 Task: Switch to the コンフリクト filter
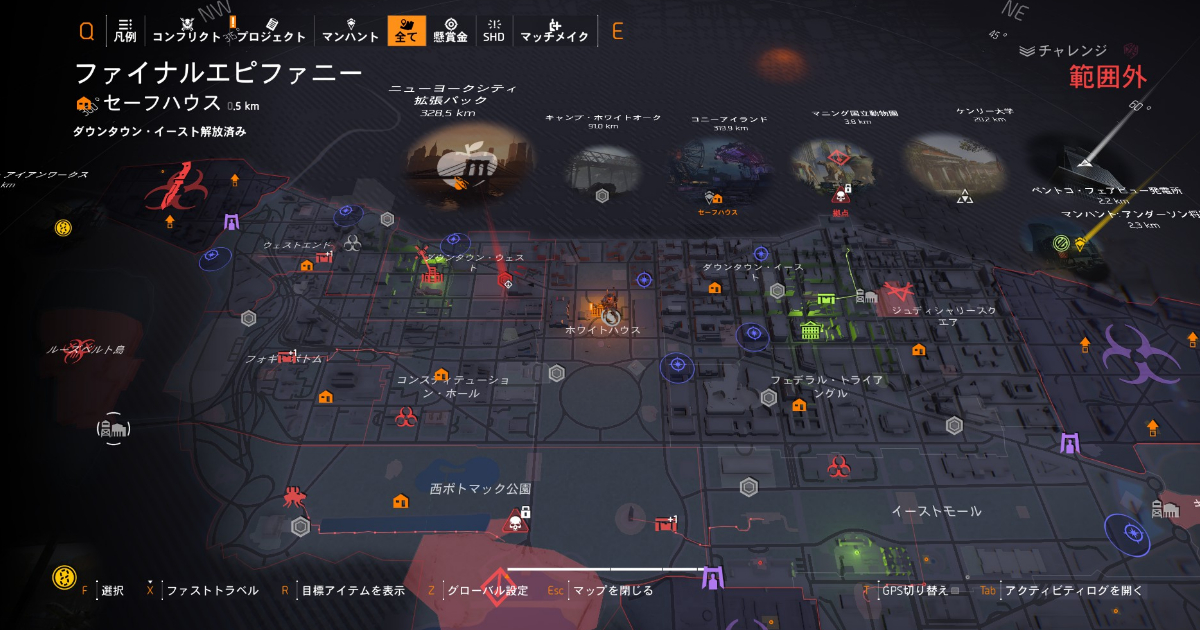(186, 30)
